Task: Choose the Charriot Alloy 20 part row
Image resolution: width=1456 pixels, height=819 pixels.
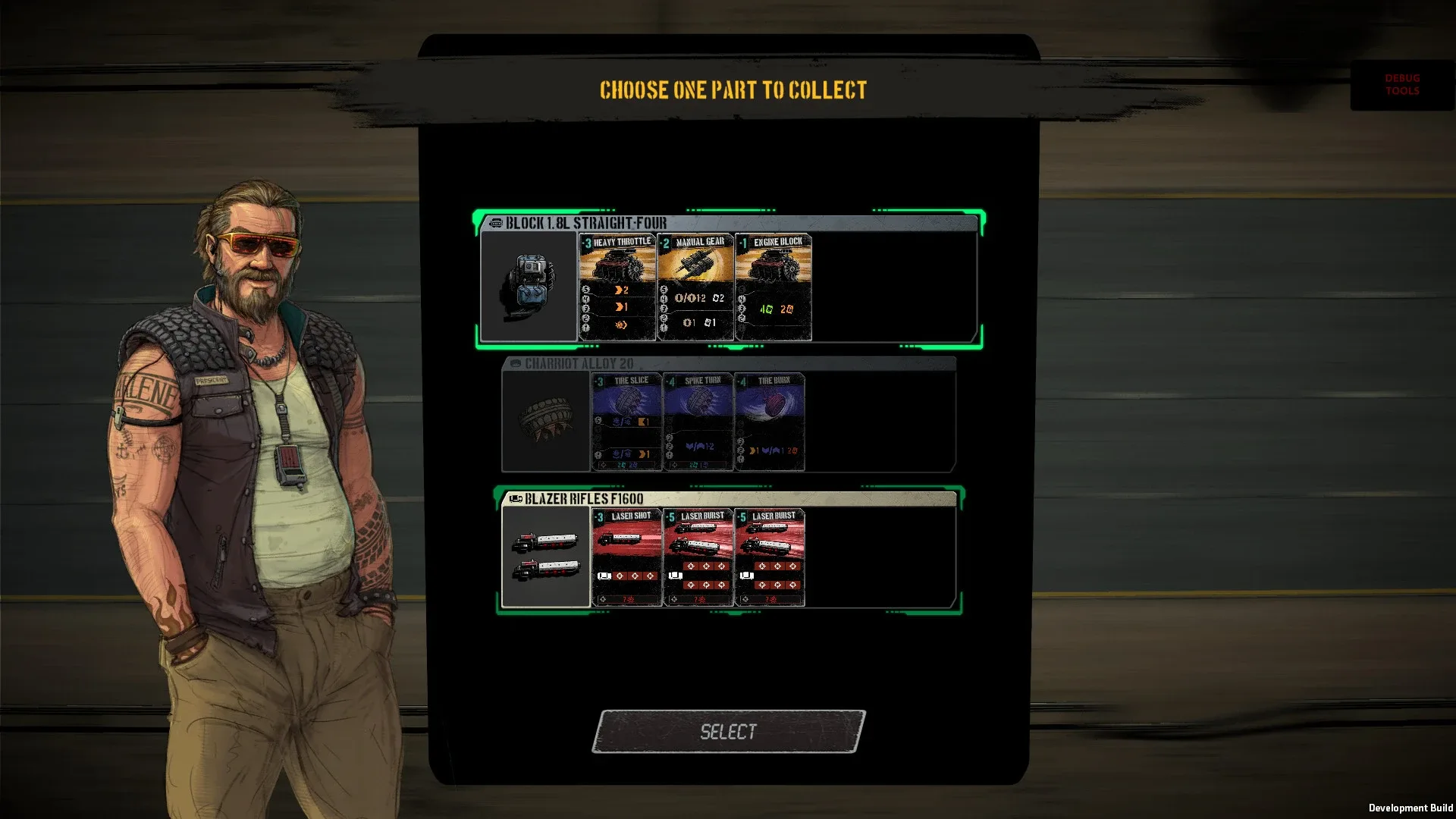Action: point(880,421)
